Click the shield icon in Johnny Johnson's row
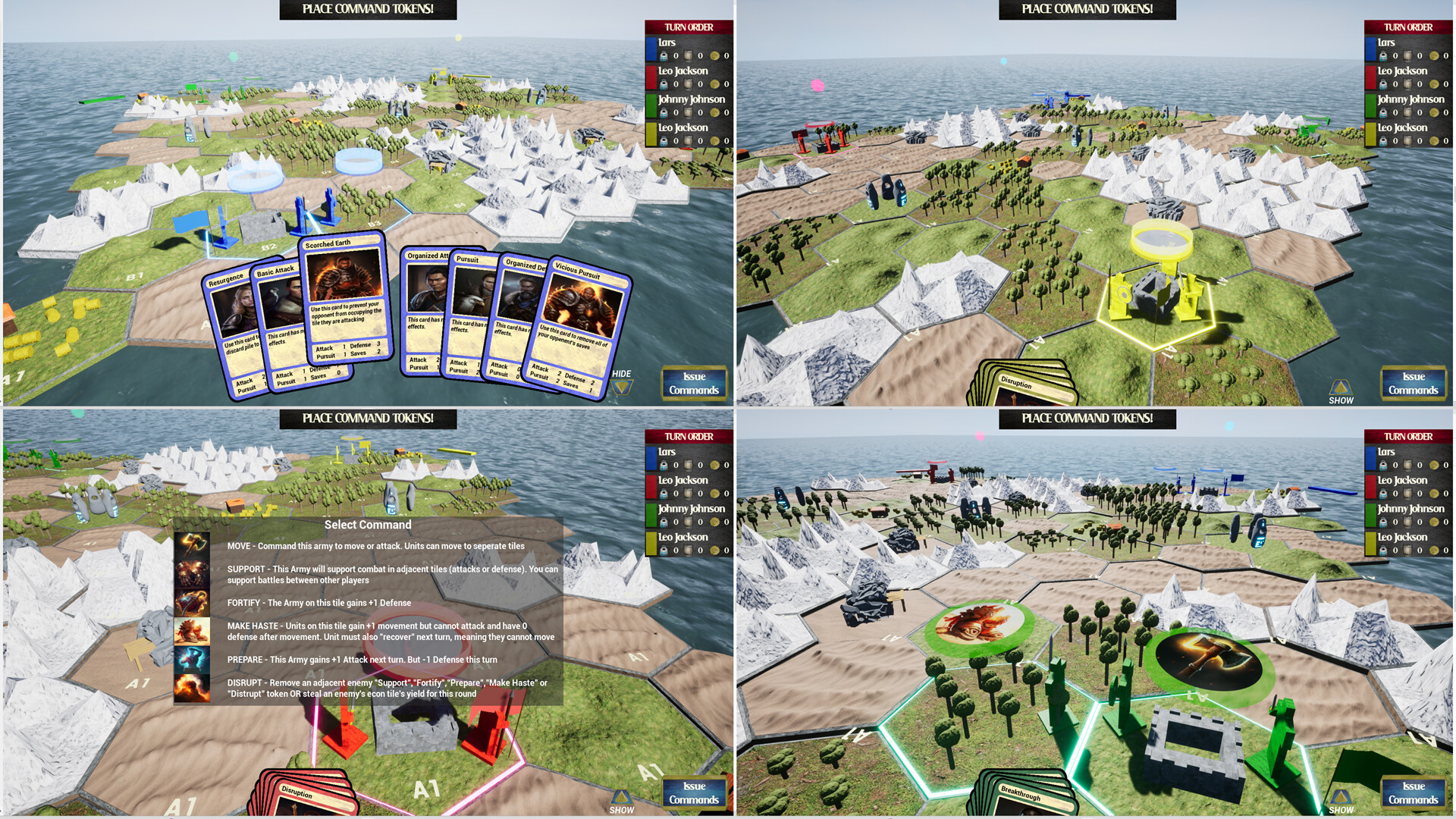This screenshot has width=1456, height=819. [689, 113]
